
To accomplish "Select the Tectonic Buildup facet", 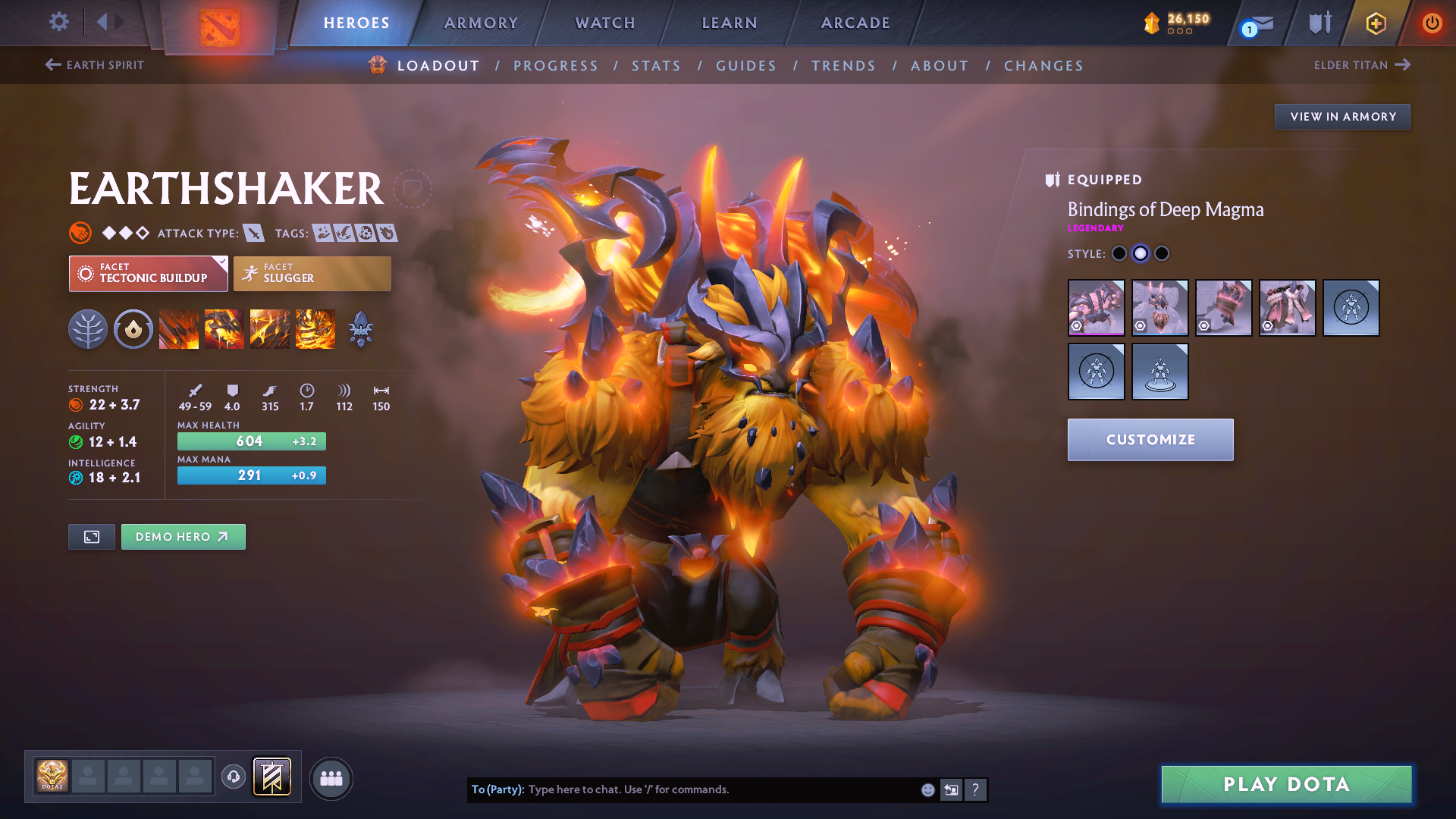I will [x=148, y=273].
